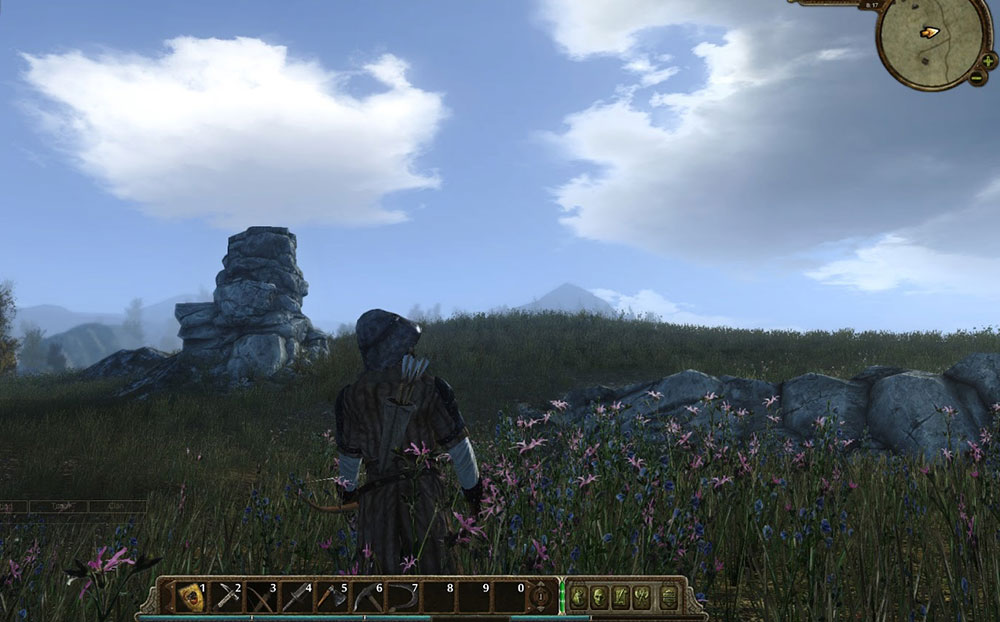1000x622 pixels.
Task: Zoom out the minimap with minus button
Action: click(x=977, y=79)
